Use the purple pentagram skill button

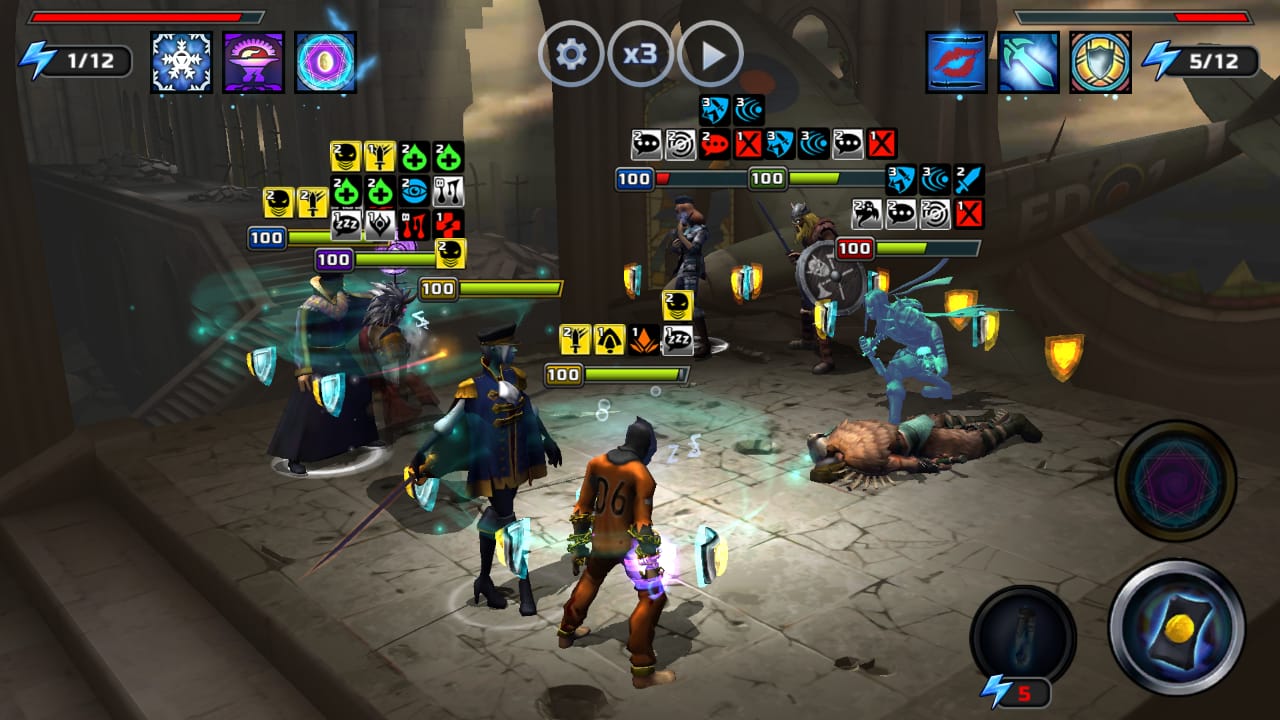pyautogui.click(x=1175, y=481)
